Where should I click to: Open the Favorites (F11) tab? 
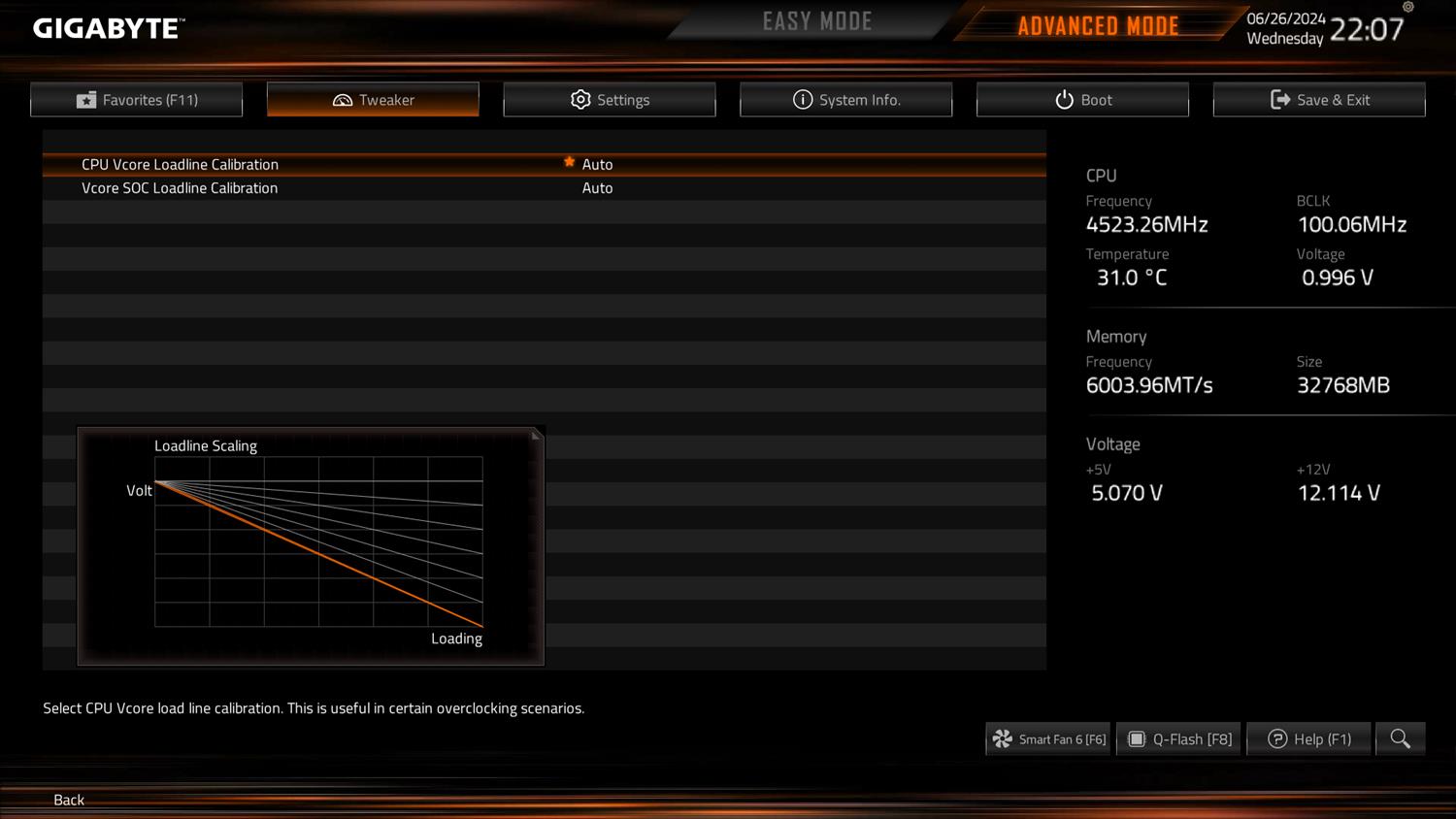point(137,100)
